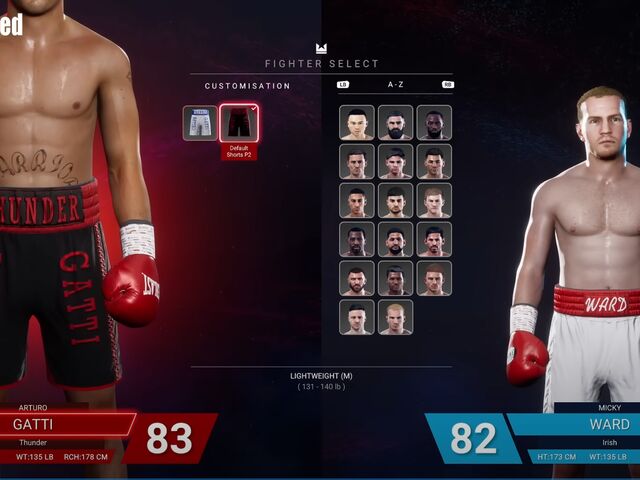640x480 pixels.
Task: Select the white shorts customisation option
Action: click(x=200, y=123)
